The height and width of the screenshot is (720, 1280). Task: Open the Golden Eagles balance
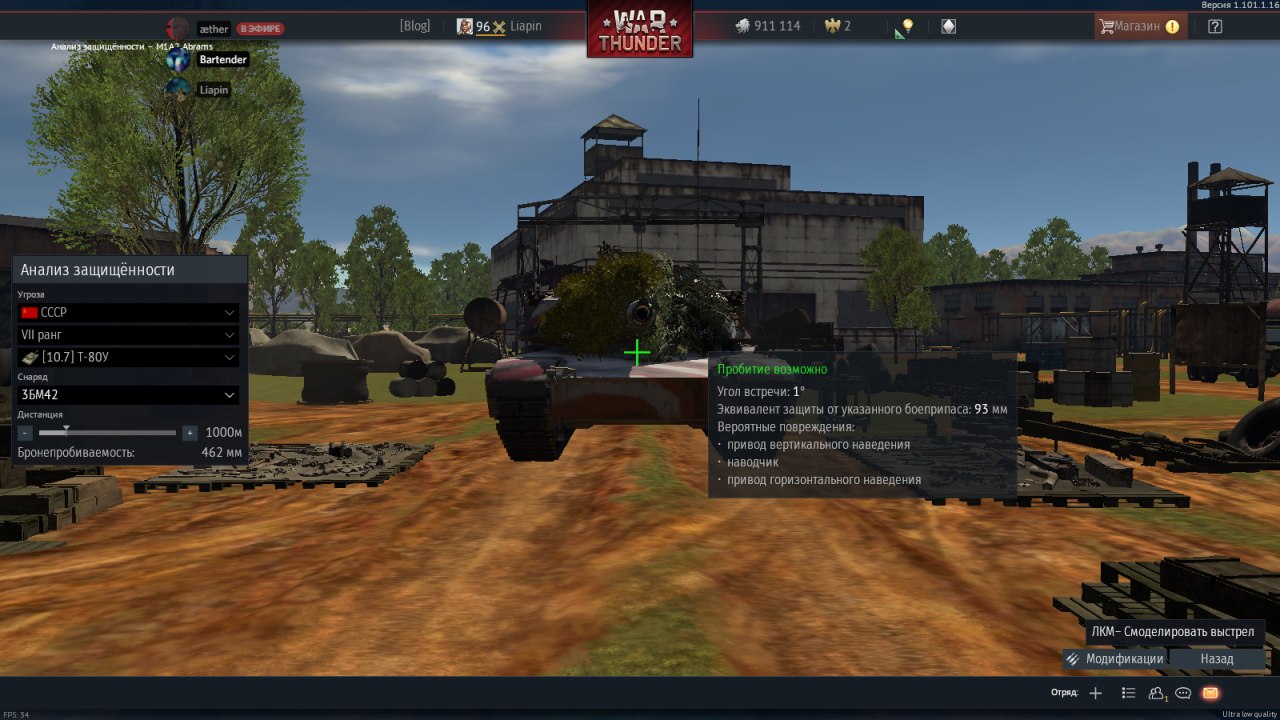837,26
